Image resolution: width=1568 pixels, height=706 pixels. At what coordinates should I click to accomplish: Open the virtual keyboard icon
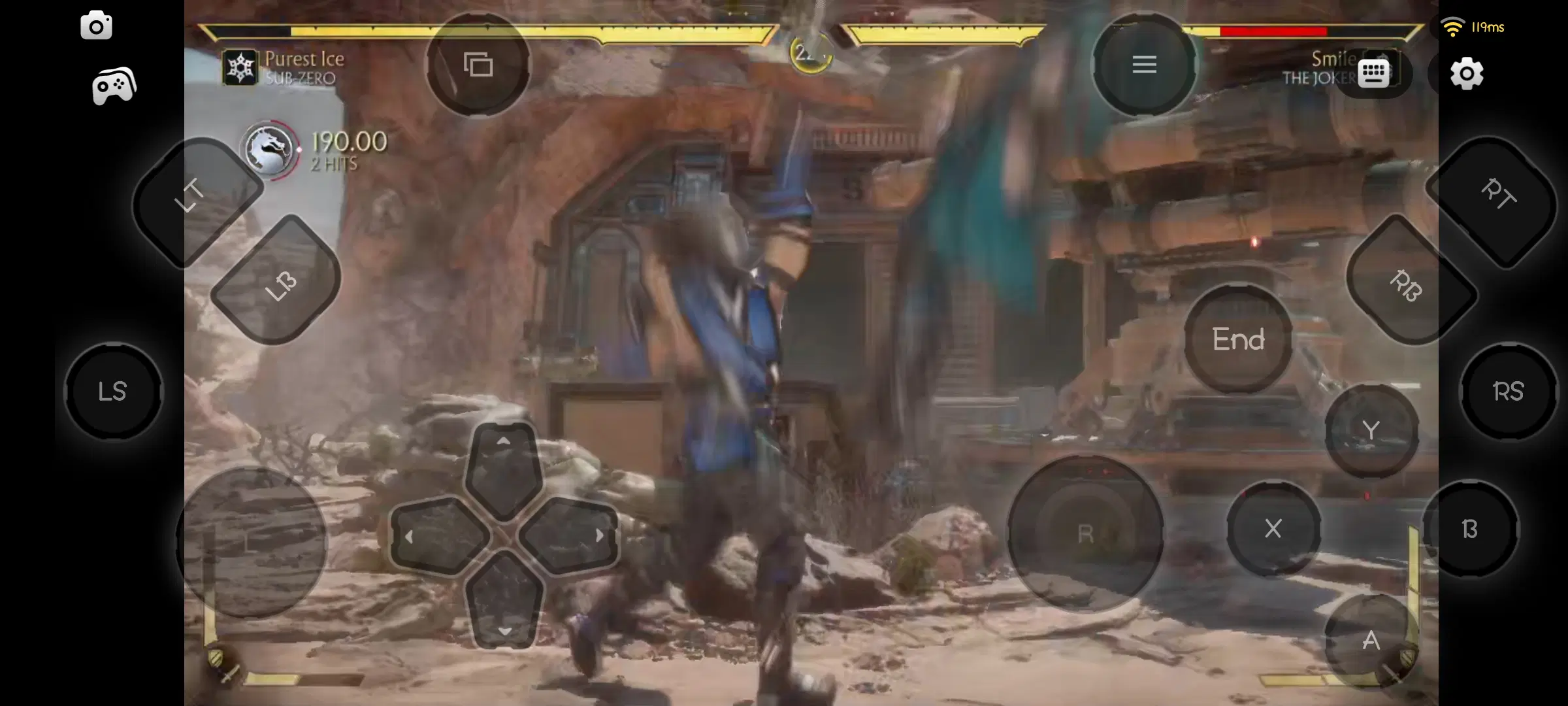tap(1372, 73)
